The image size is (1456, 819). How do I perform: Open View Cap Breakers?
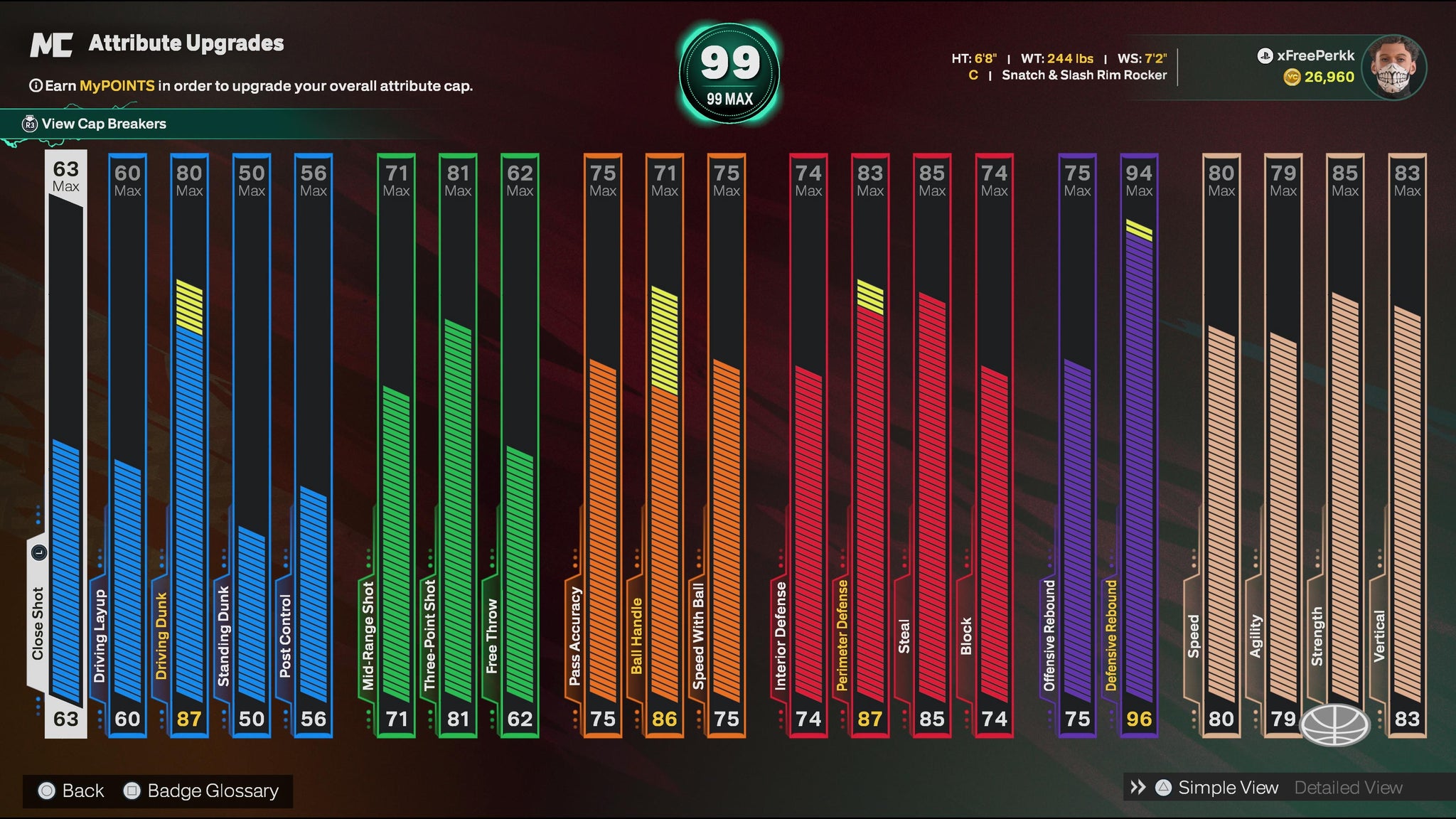pos(103,124)
